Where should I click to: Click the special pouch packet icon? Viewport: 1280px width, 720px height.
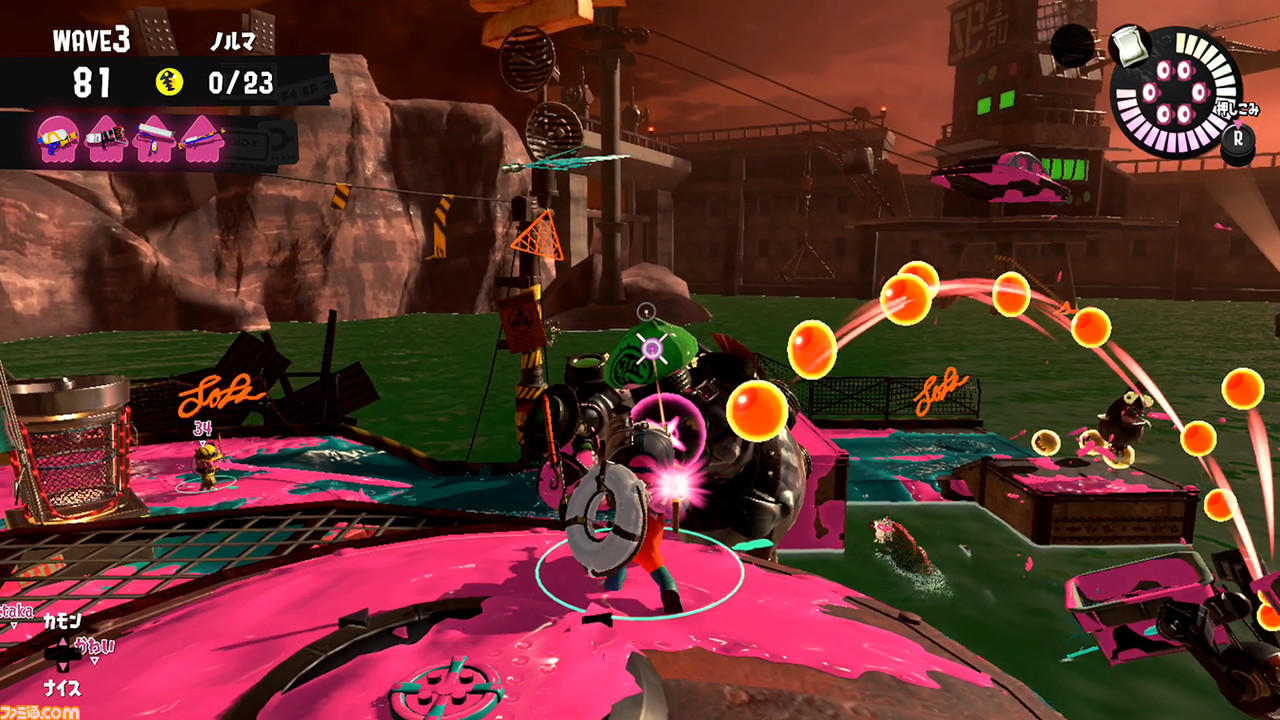click(x=1128, y=46)
